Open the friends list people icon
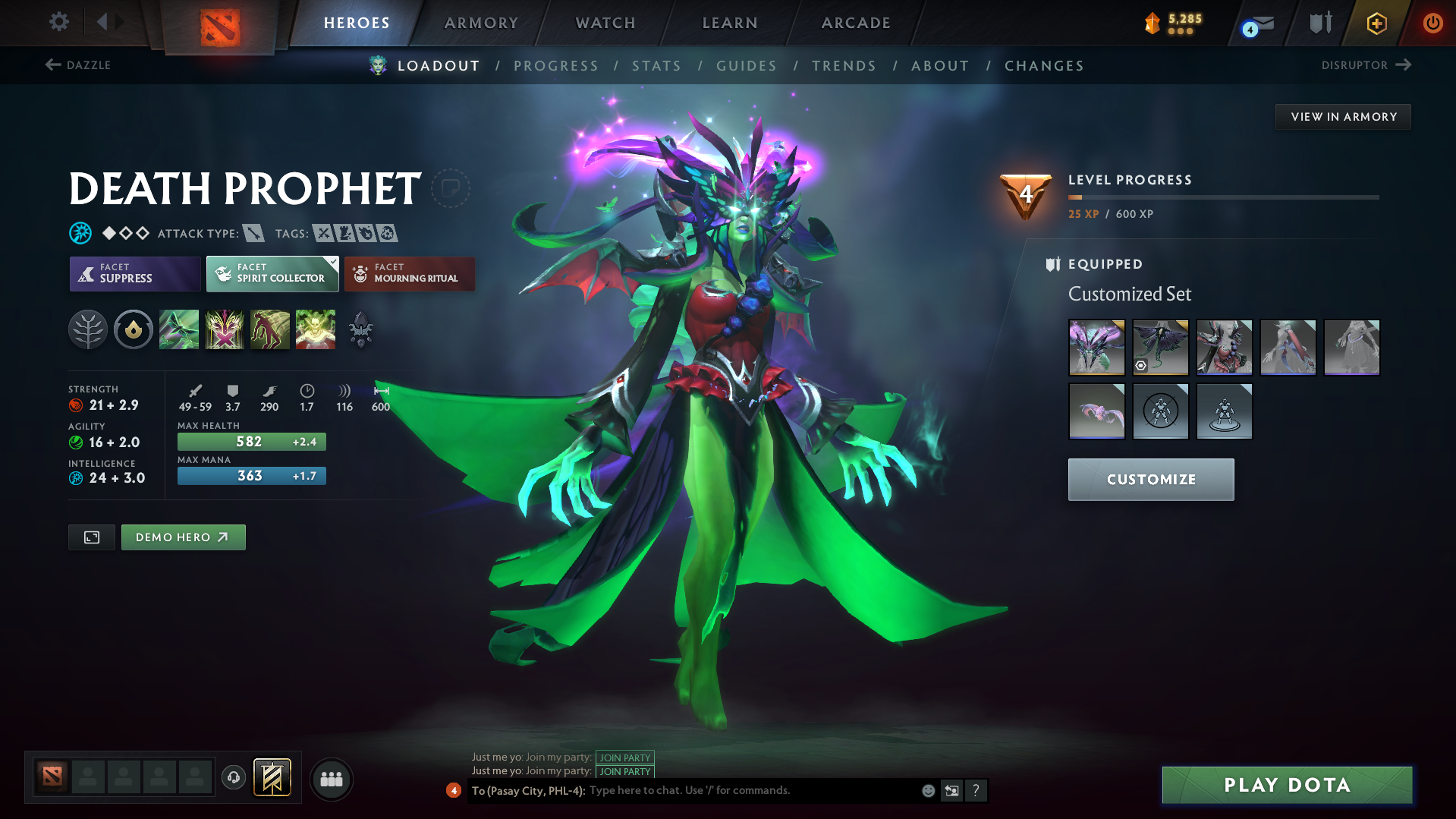Screen dimensions: 1456x819 coord(331,779)
